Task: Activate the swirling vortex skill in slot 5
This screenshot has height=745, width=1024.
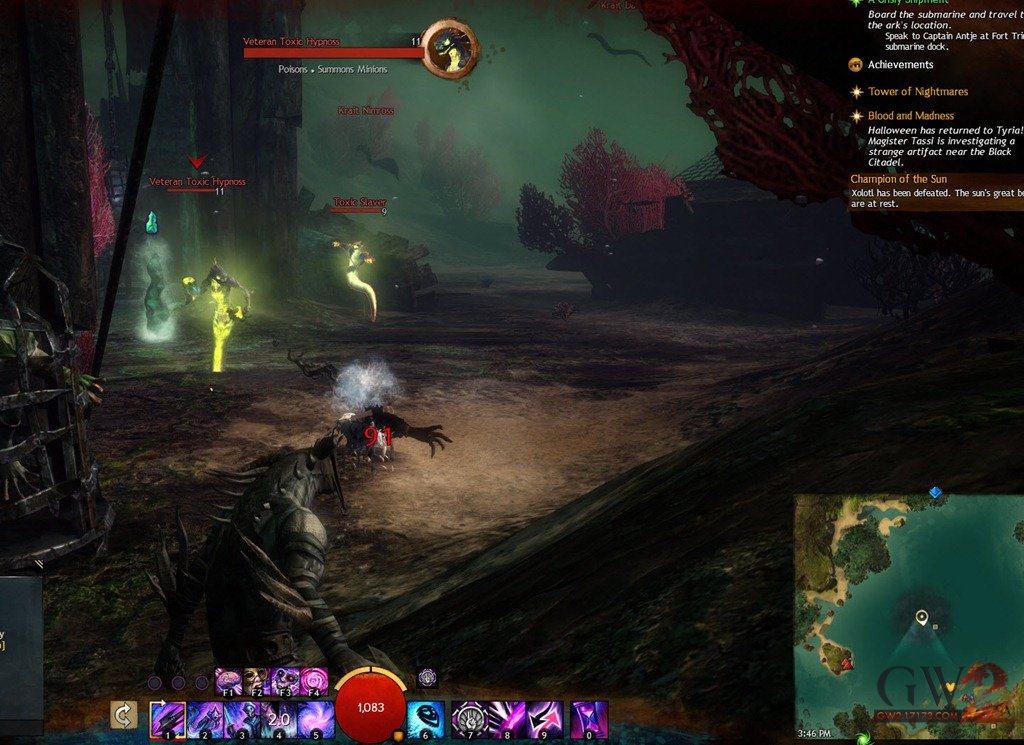Action: pyautogui.click(x=316, y=719)
